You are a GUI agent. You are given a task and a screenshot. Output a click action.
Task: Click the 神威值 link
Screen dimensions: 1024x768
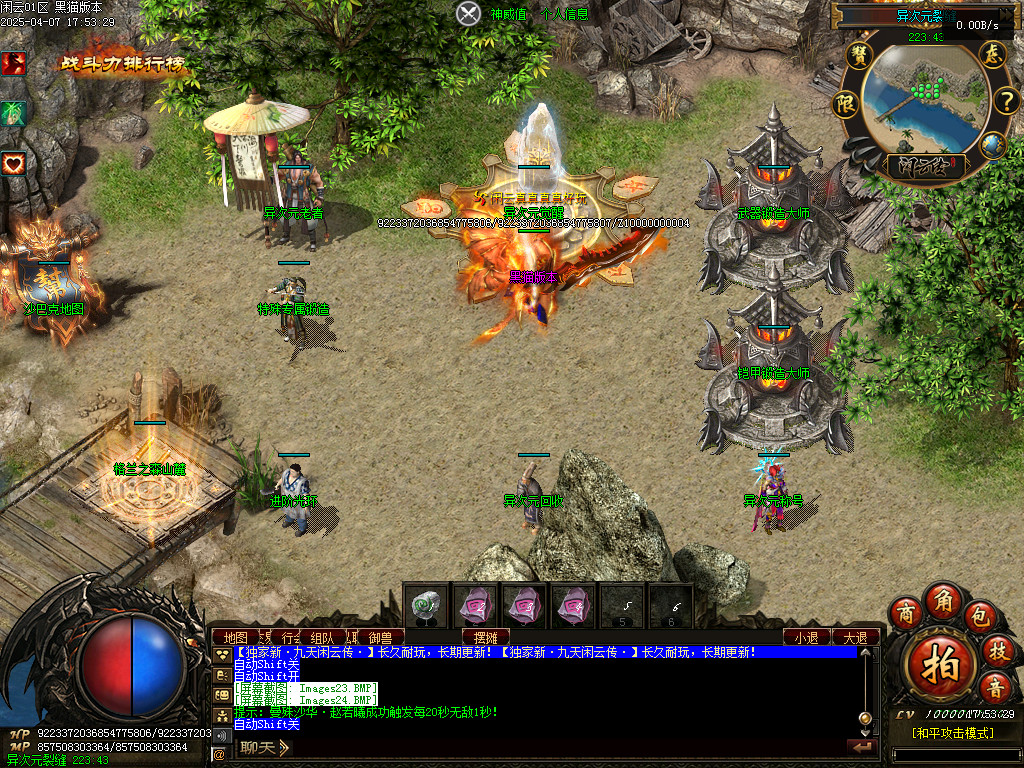point(508,14)
